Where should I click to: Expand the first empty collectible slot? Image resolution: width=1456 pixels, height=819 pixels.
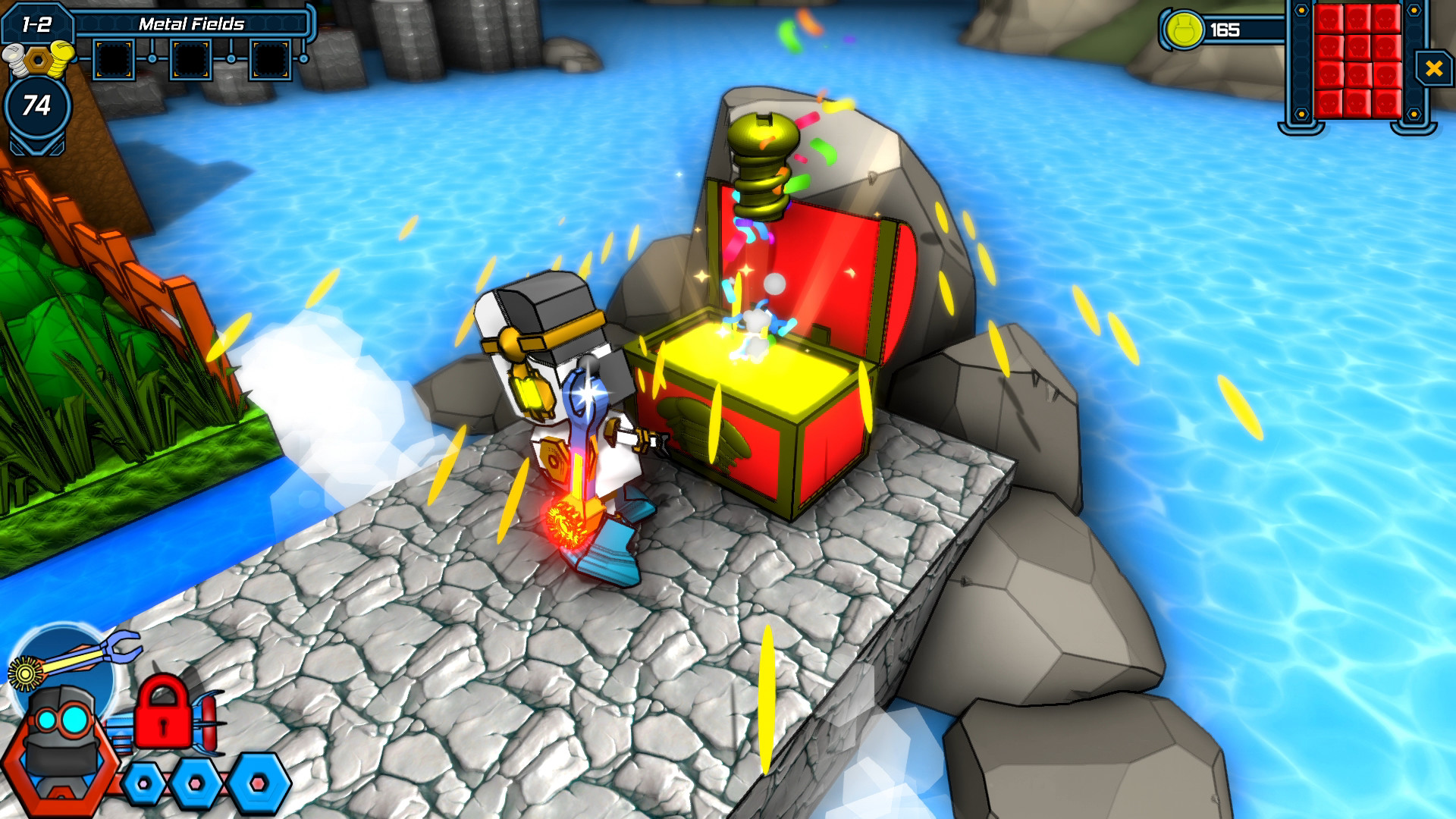(x=114, y=58)
